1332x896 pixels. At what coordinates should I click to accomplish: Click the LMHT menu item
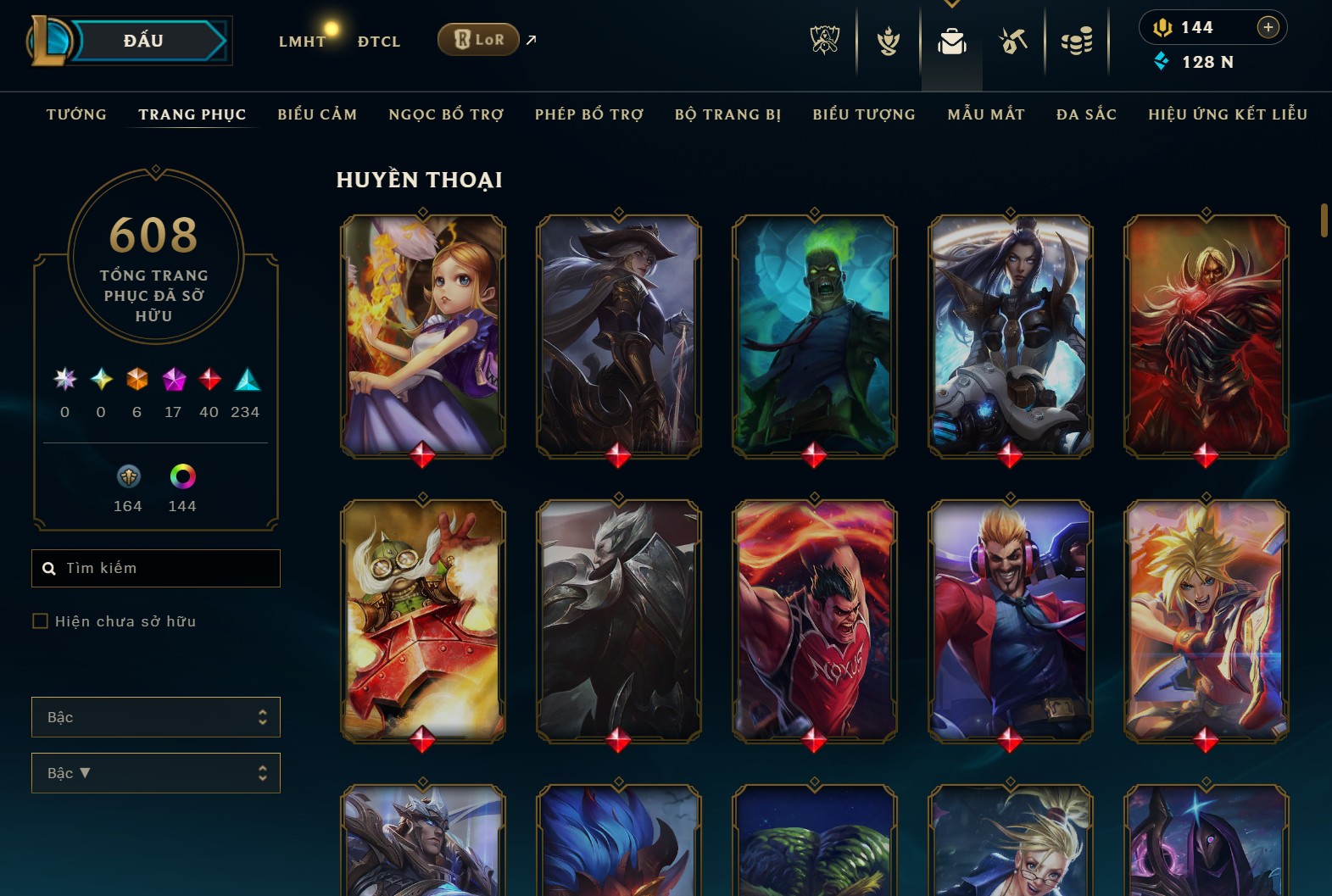click(x=303, y=41)
